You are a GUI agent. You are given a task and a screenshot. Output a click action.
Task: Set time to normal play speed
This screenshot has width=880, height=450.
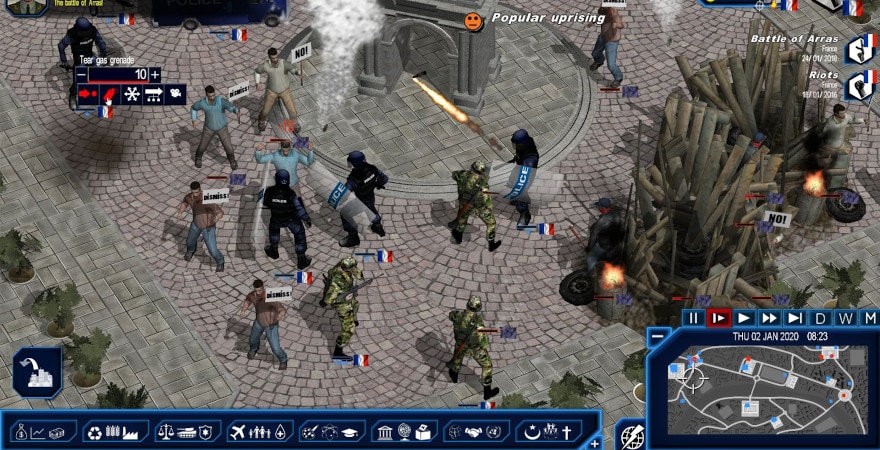click(744, 318)
